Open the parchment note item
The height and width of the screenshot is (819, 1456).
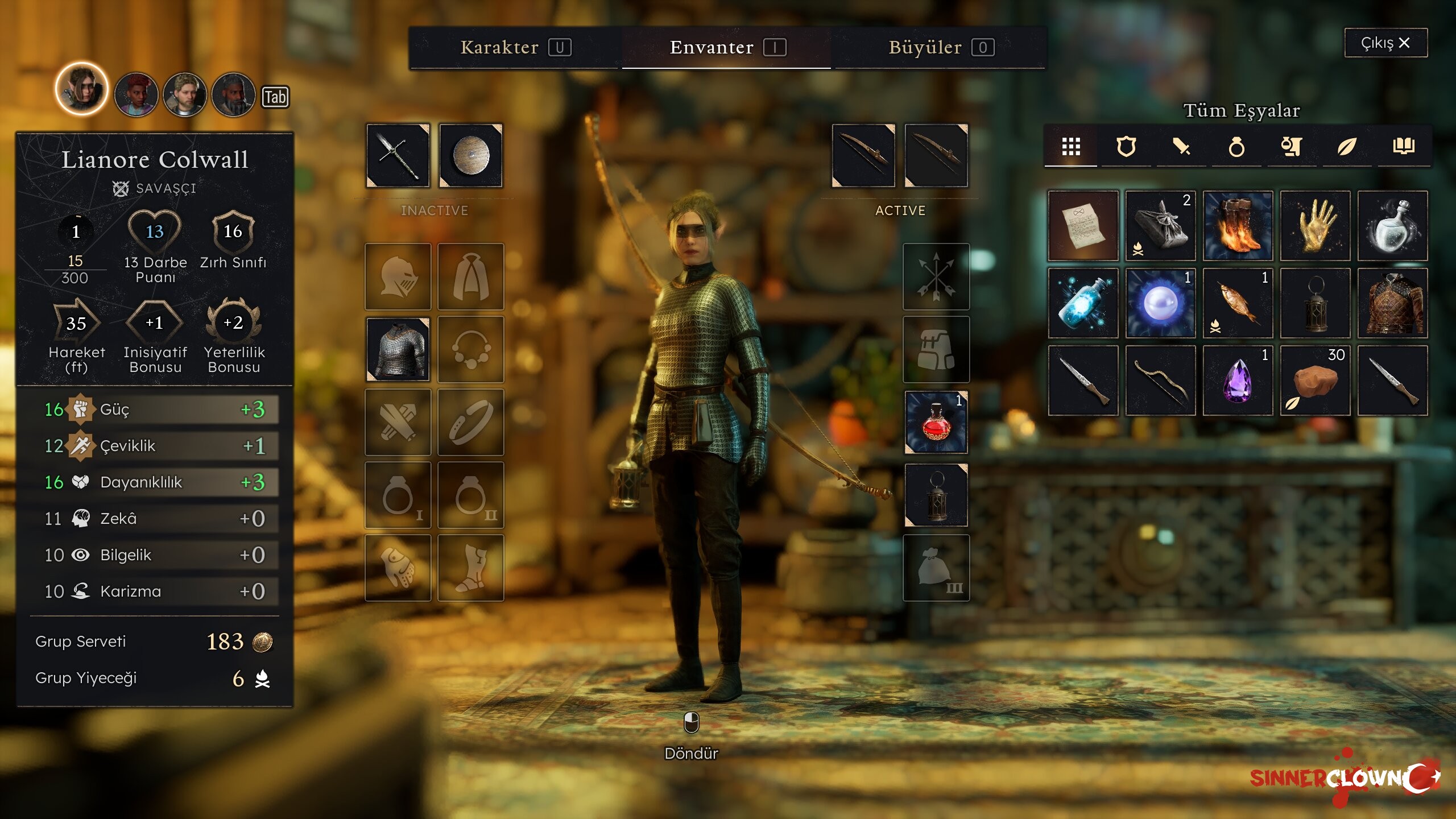[1083, 226]
